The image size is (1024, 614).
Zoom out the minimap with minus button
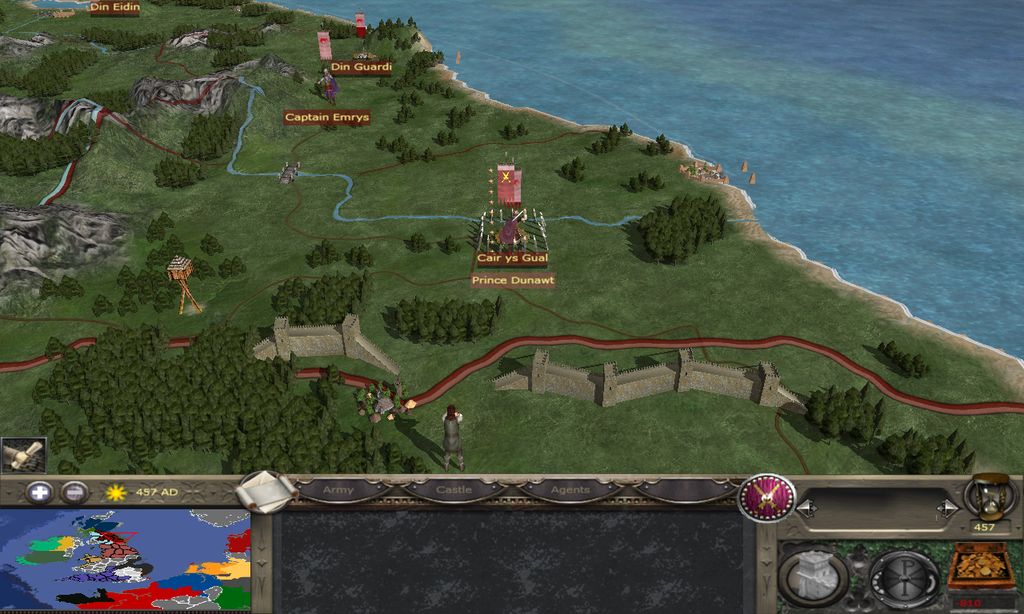coord(73,492)
